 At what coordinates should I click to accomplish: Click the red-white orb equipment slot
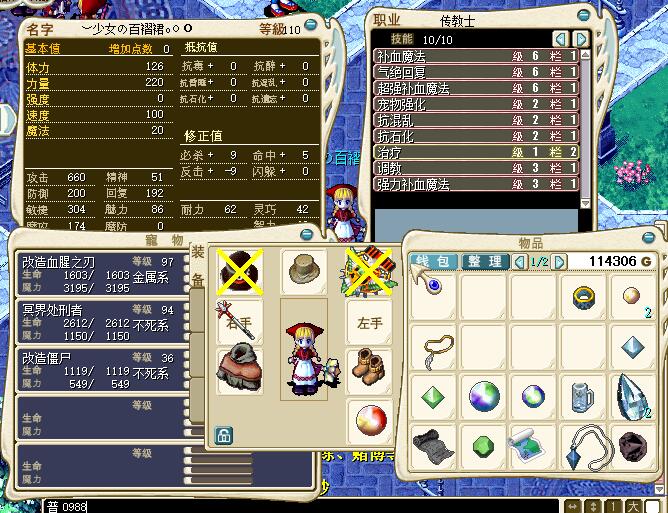(x=367, y=418)
